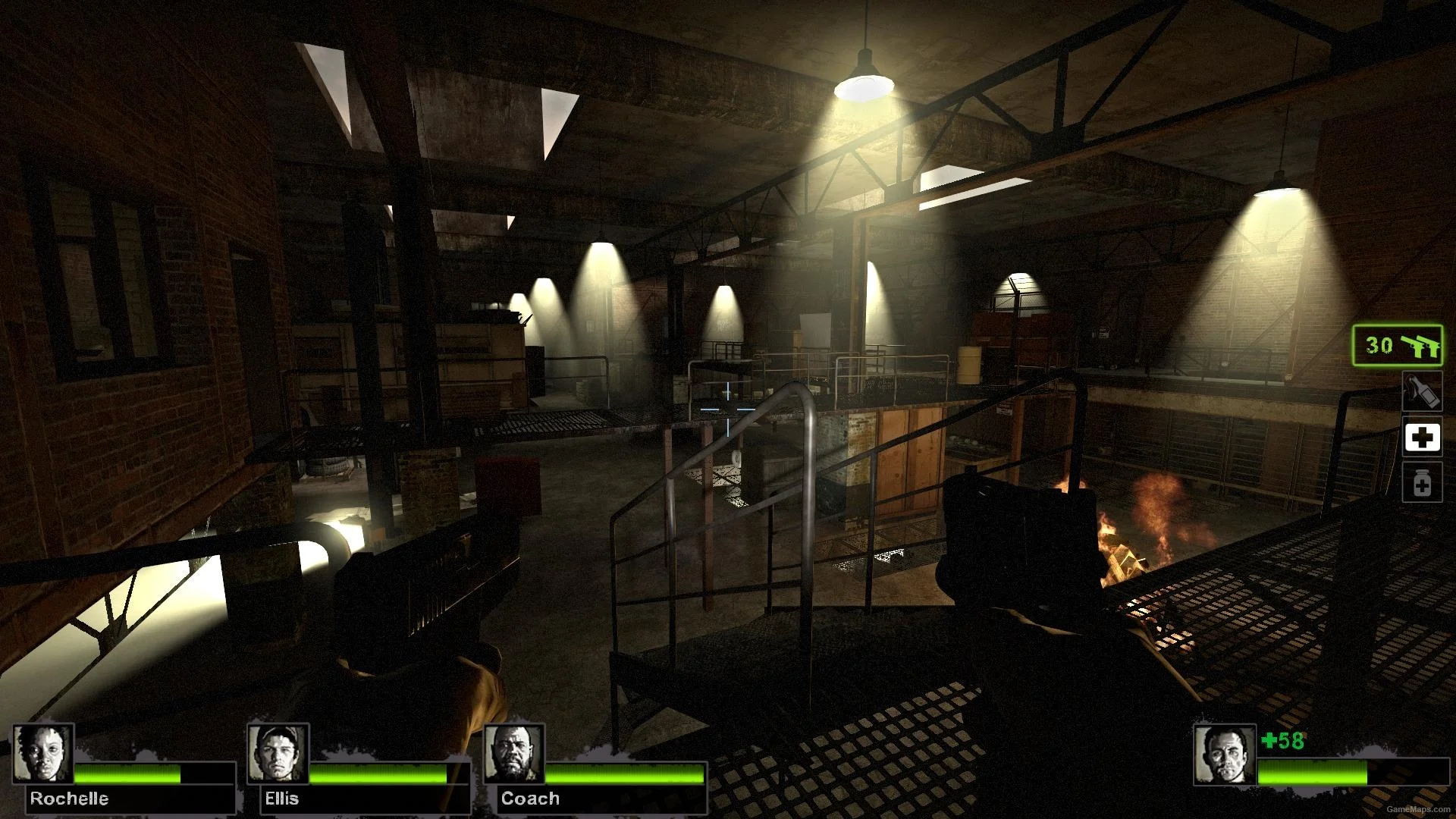
Task: Select the pain pills bottle slot
Action: click(1422, 483)
